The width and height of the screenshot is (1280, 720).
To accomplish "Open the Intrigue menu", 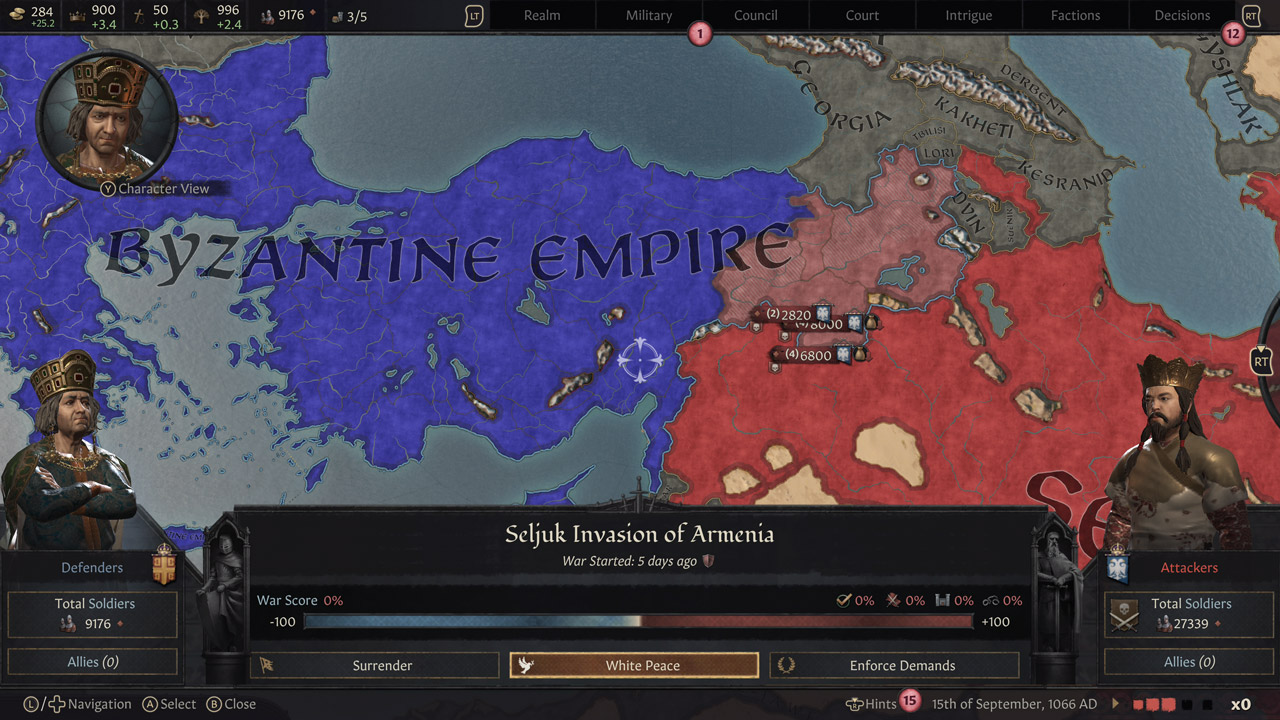I will coord(968,15).
